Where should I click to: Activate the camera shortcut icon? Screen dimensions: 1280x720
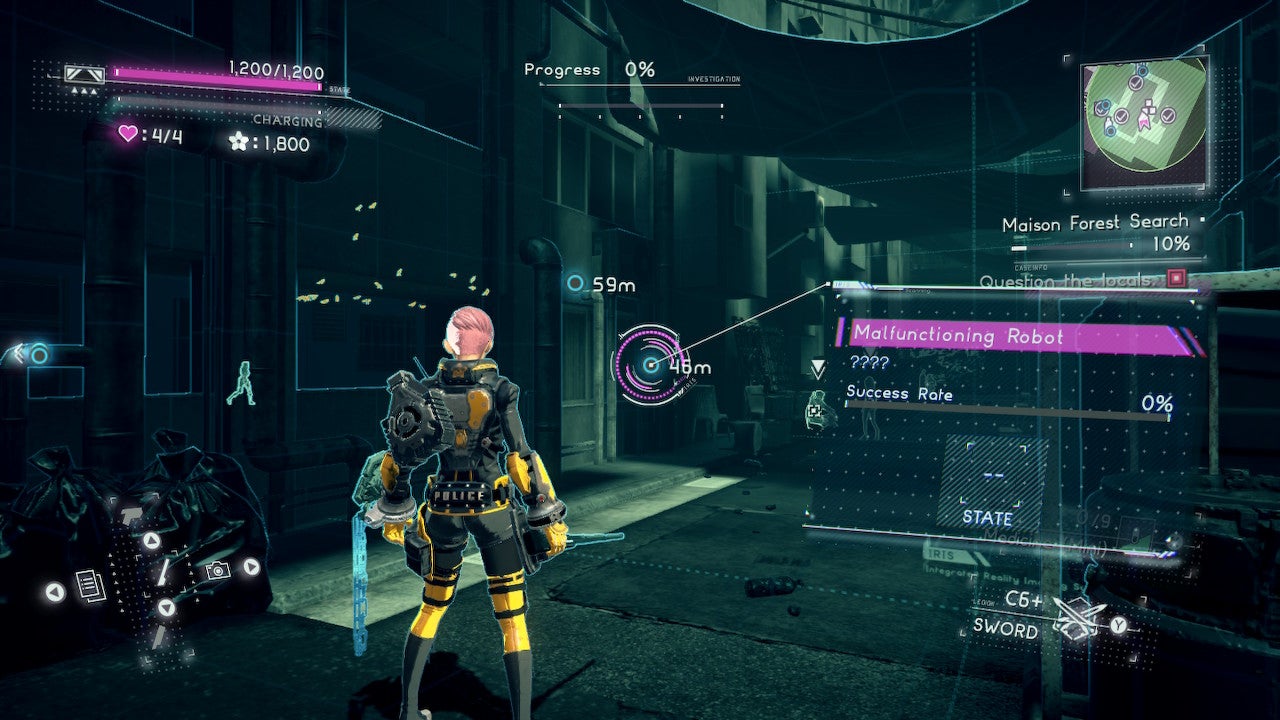[x=216, y=570]
